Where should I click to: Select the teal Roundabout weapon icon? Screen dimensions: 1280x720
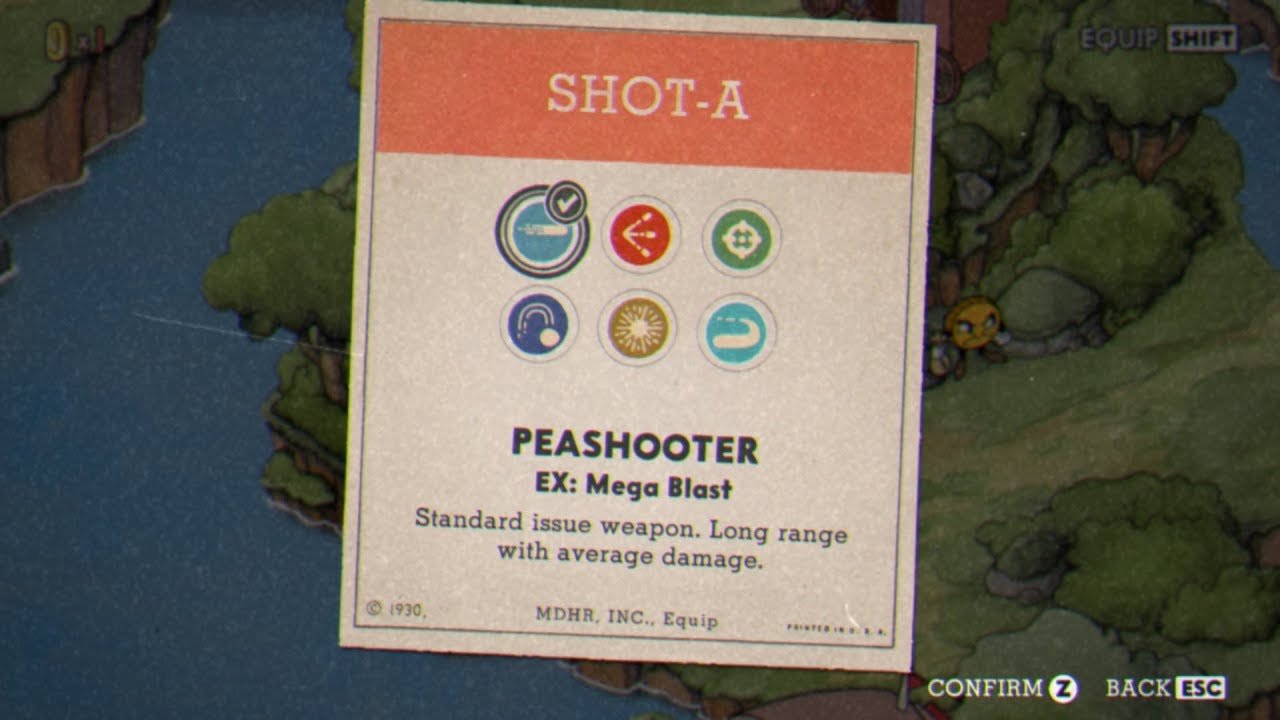click(x=736, y=332)
